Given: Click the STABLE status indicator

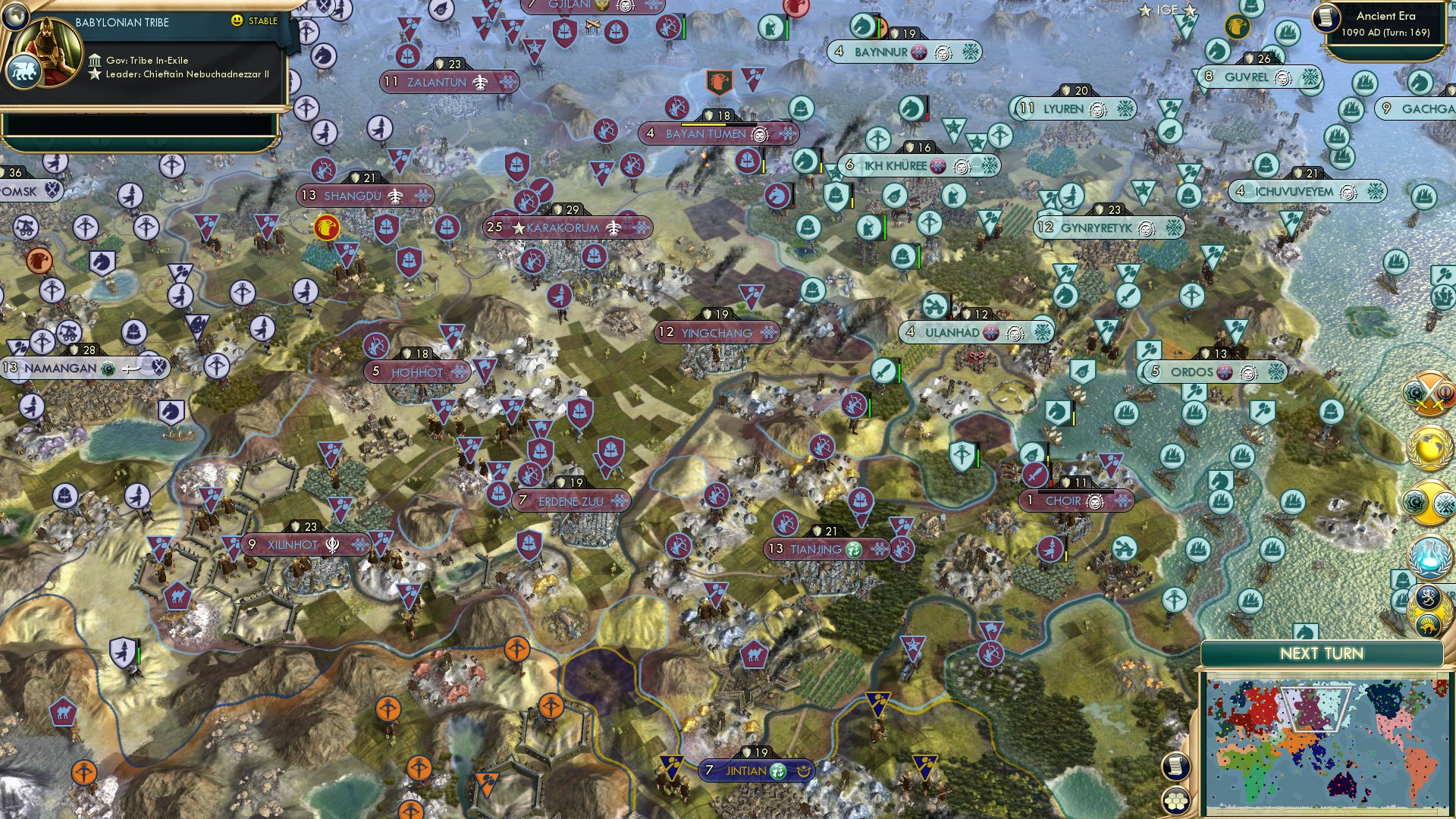Looking at the screenshot, I should [258, 22].
